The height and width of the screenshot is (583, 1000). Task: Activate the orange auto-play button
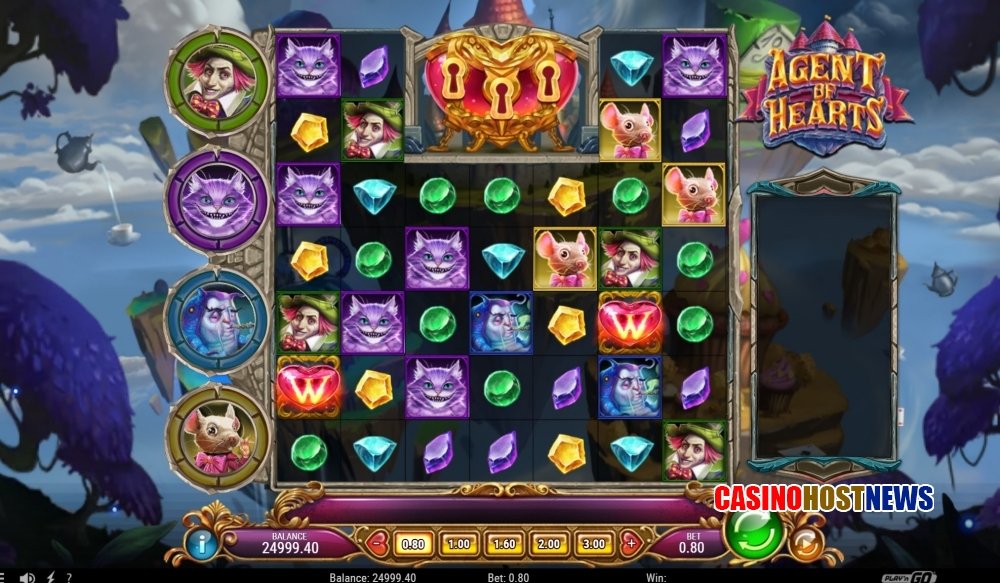(x=805, y=544)
